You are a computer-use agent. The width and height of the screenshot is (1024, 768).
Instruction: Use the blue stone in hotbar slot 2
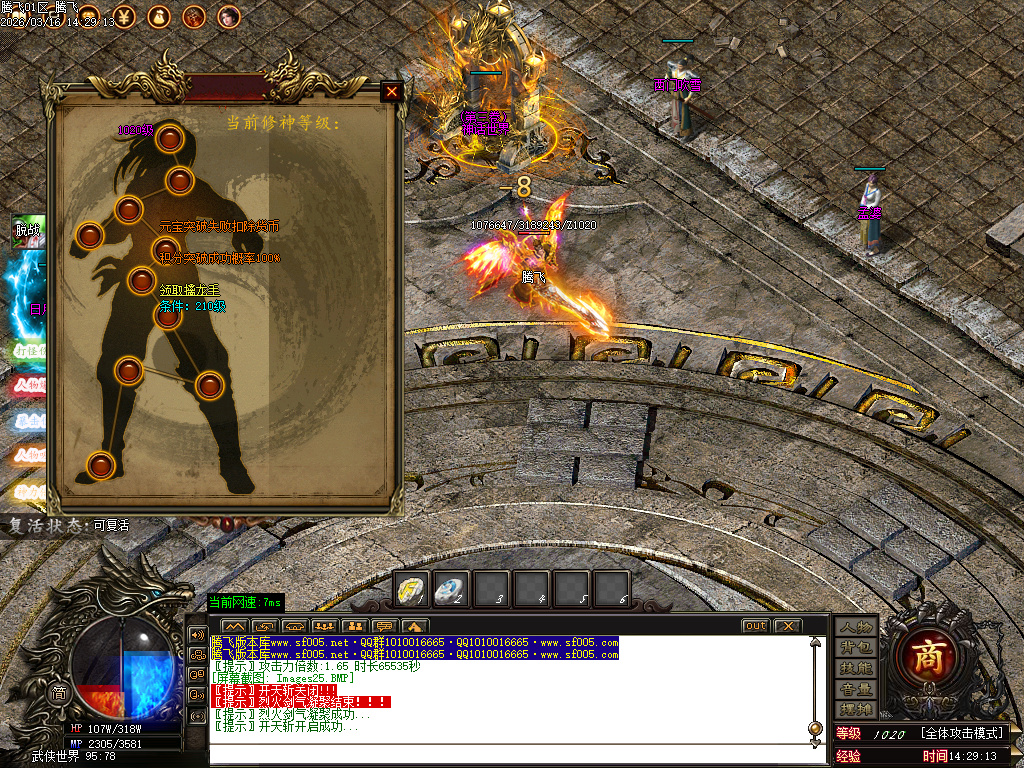click(x=449, y=589)
